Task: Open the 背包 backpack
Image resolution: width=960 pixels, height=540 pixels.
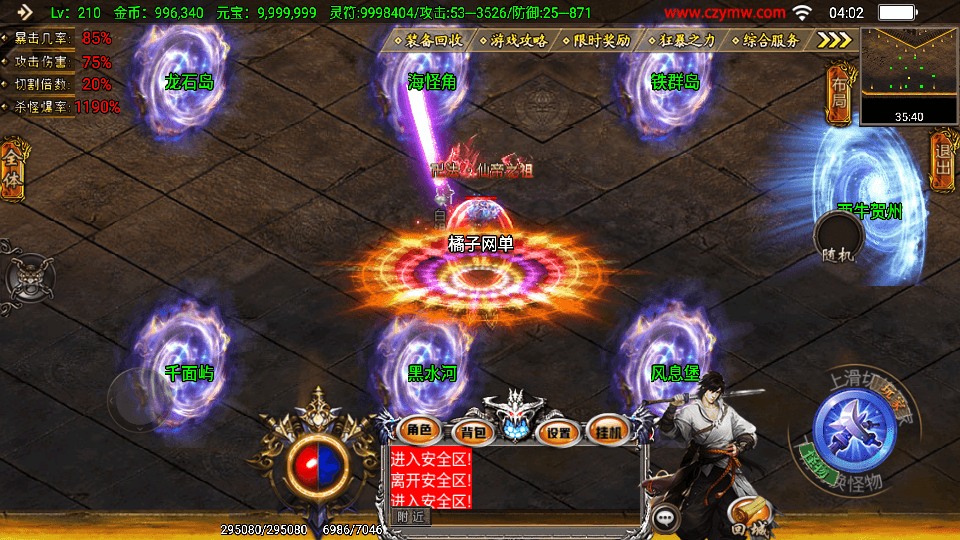Action: 471,432
